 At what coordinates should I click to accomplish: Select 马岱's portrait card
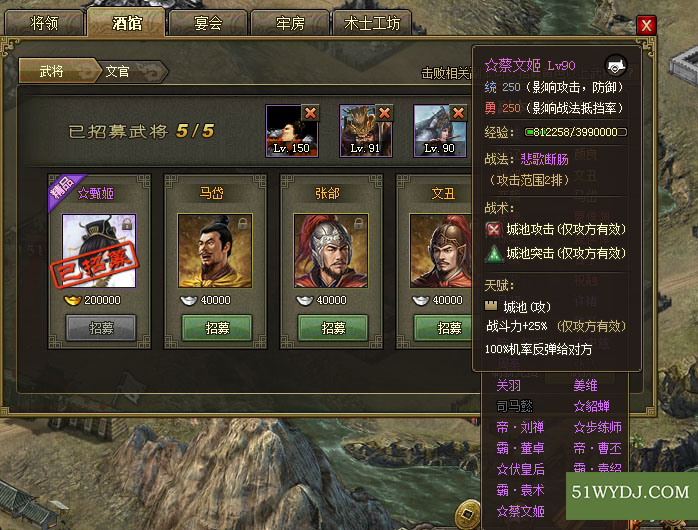(215, 250)
